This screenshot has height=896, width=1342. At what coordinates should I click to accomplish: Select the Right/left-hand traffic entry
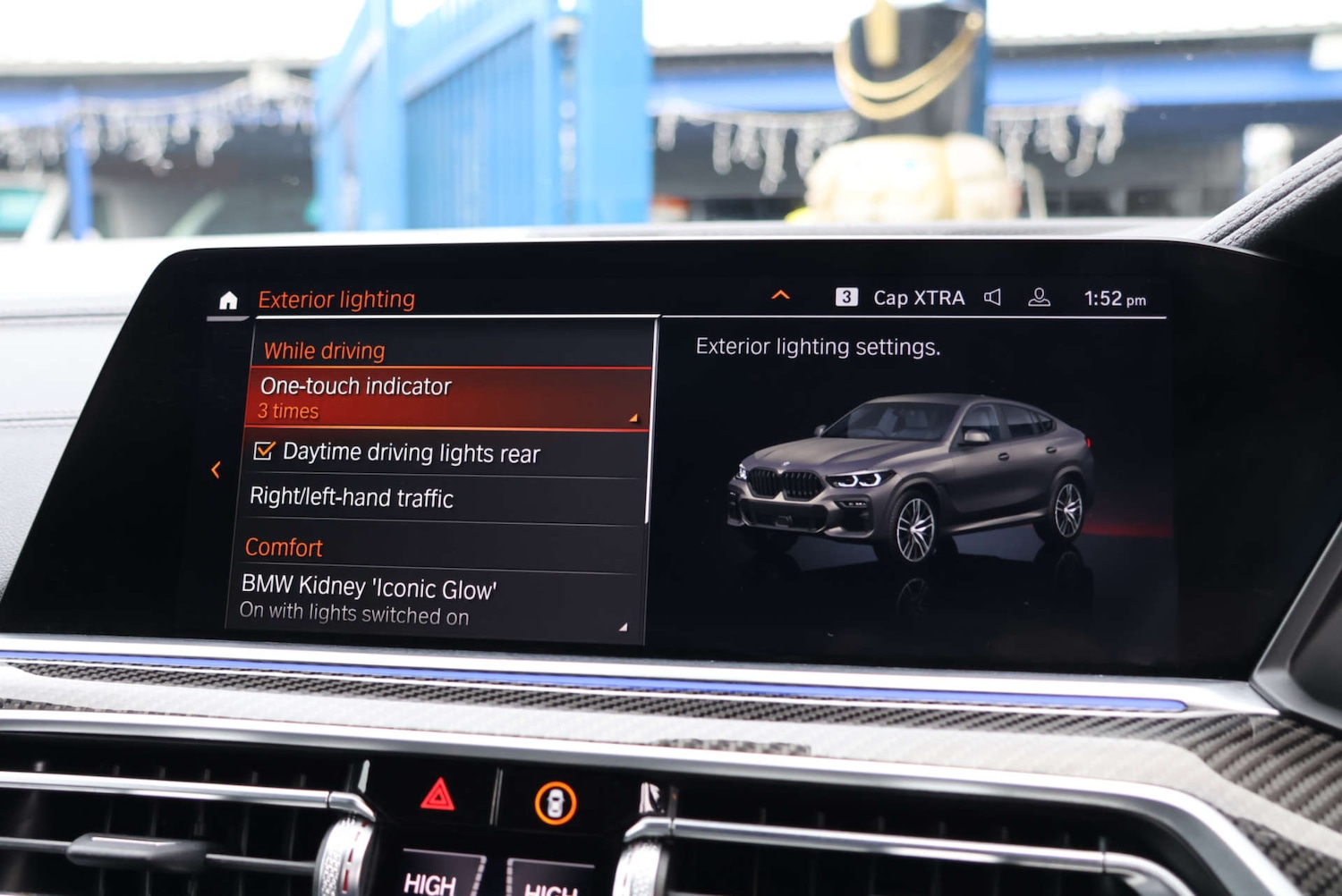click(352, 498)
